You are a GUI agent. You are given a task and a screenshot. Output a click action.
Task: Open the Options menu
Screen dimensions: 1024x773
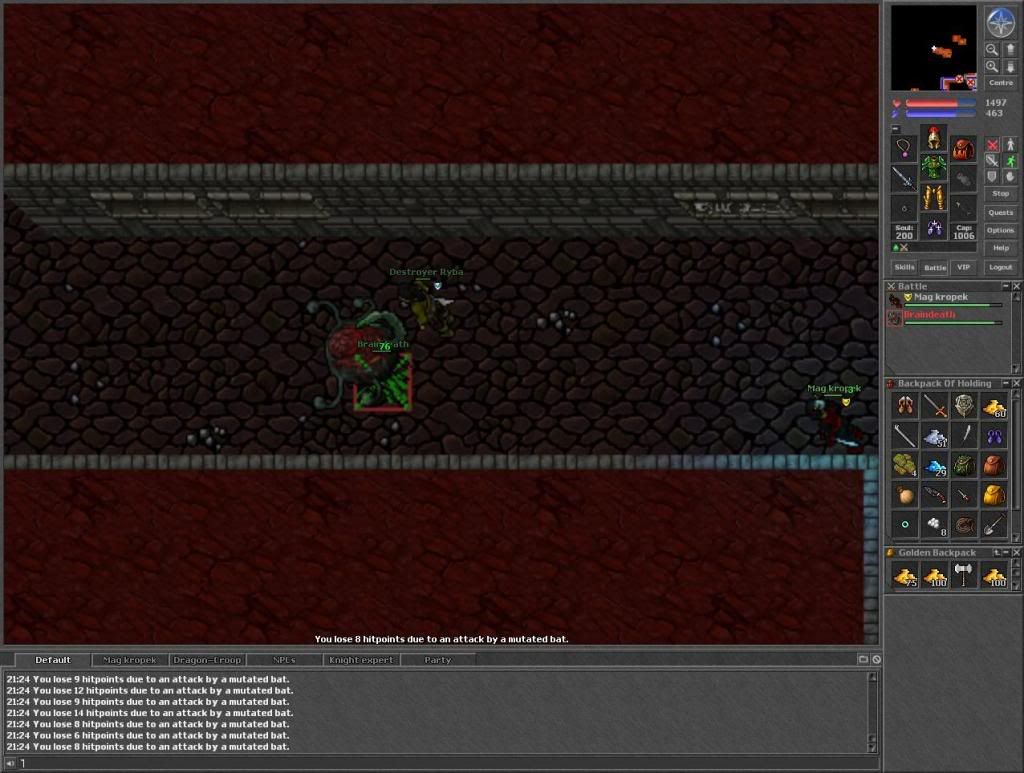coord(1000,230)
